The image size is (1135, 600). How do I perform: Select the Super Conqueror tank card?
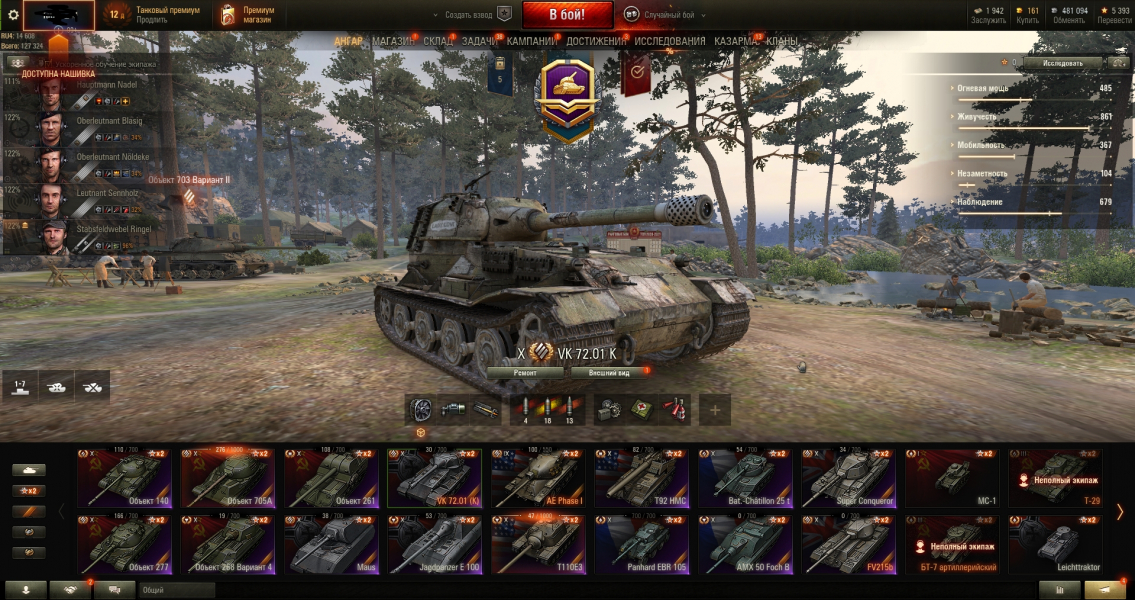(x=848, y=478)
